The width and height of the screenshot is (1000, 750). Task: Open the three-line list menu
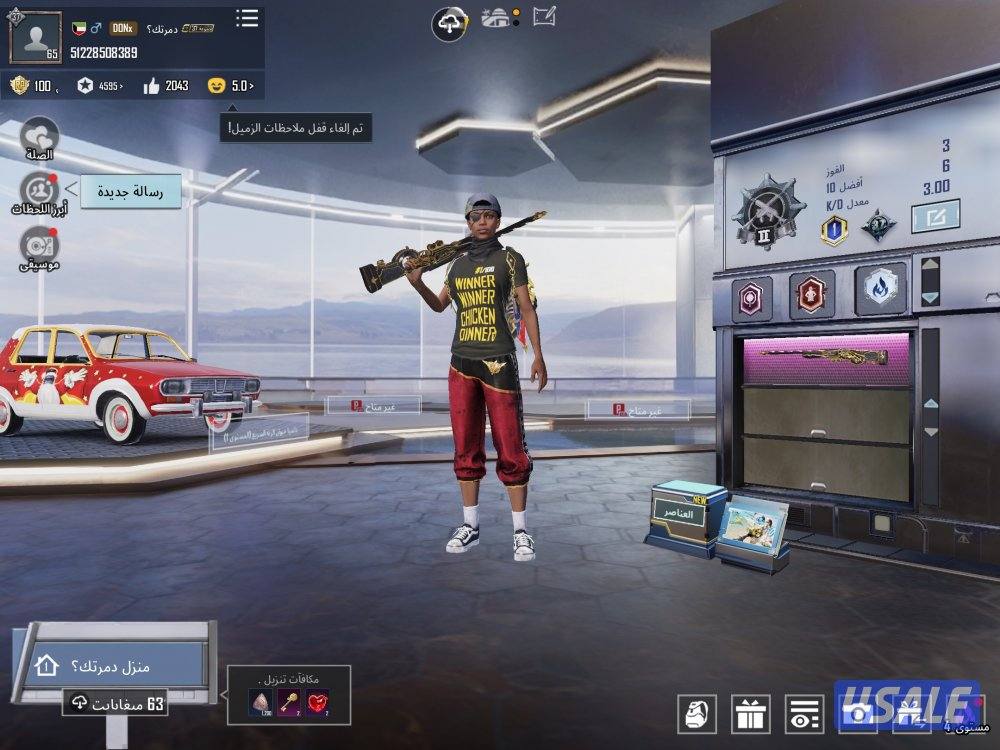(x=247, y=19)
